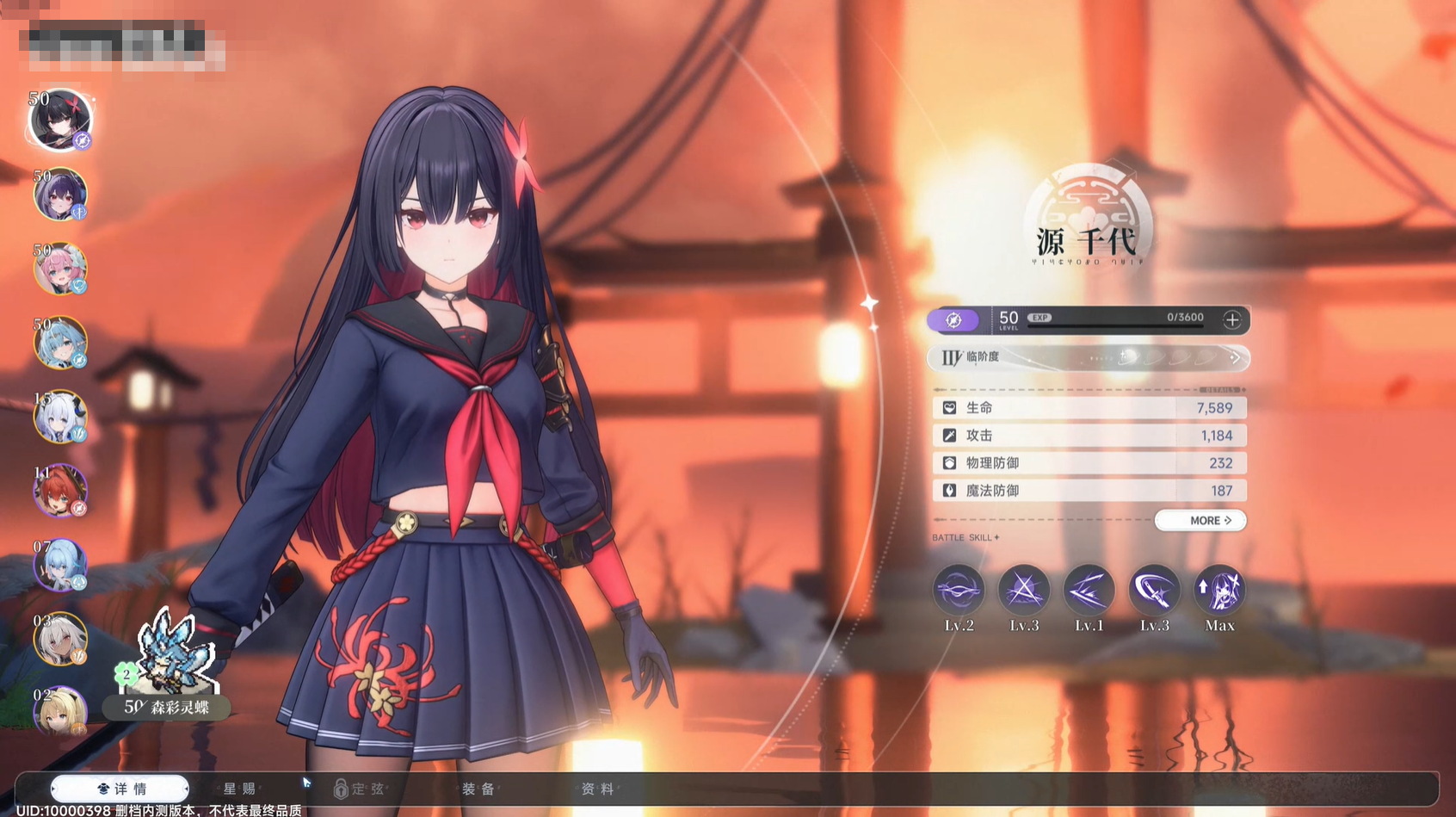The width and height of the screenshot is (1456, 817).
Task: Select the top black-haired character portrait
Action: pyautogui.click(x=60, y=119)
